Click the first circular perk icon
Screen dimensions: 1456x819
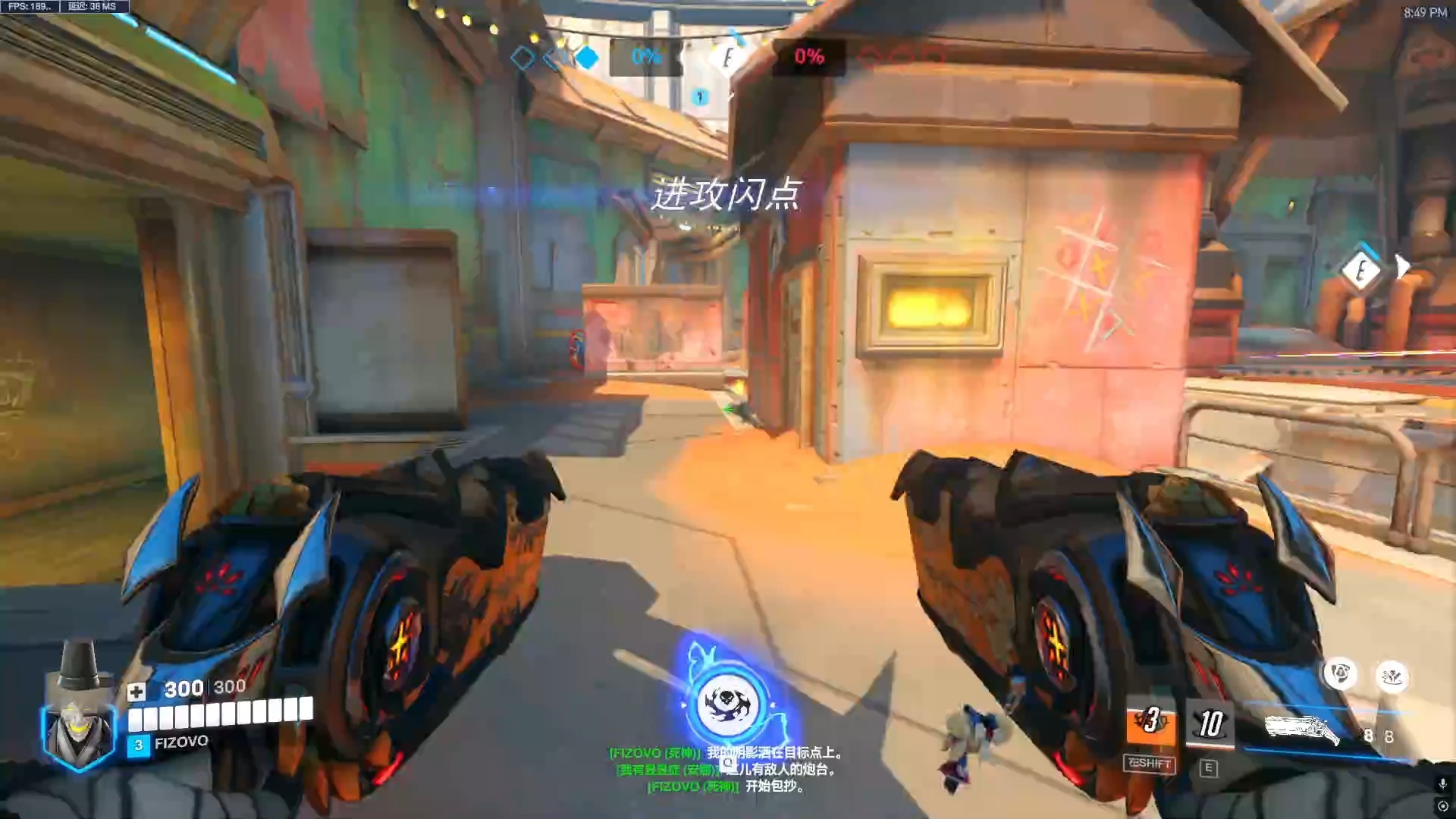coord(1341,674)
